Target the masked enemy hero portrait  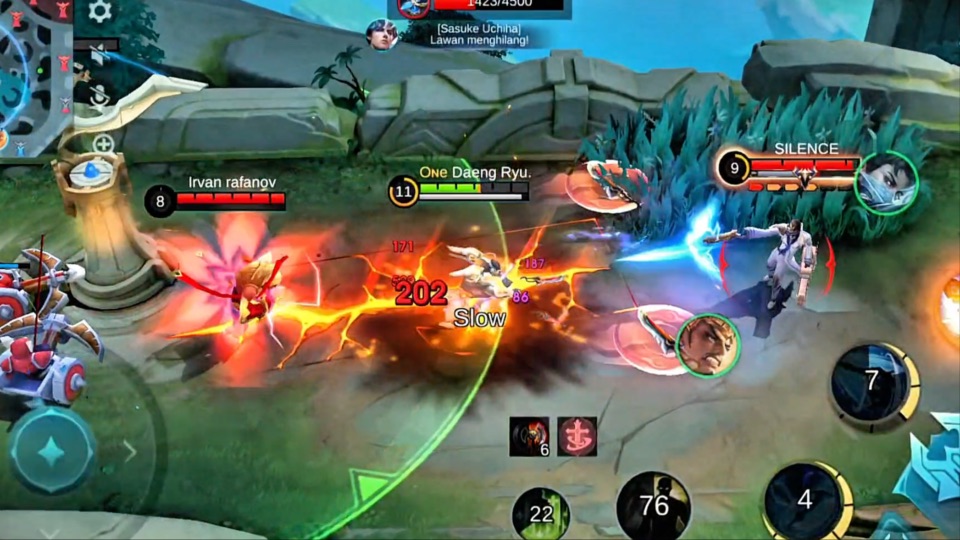(x=886, y=183)
